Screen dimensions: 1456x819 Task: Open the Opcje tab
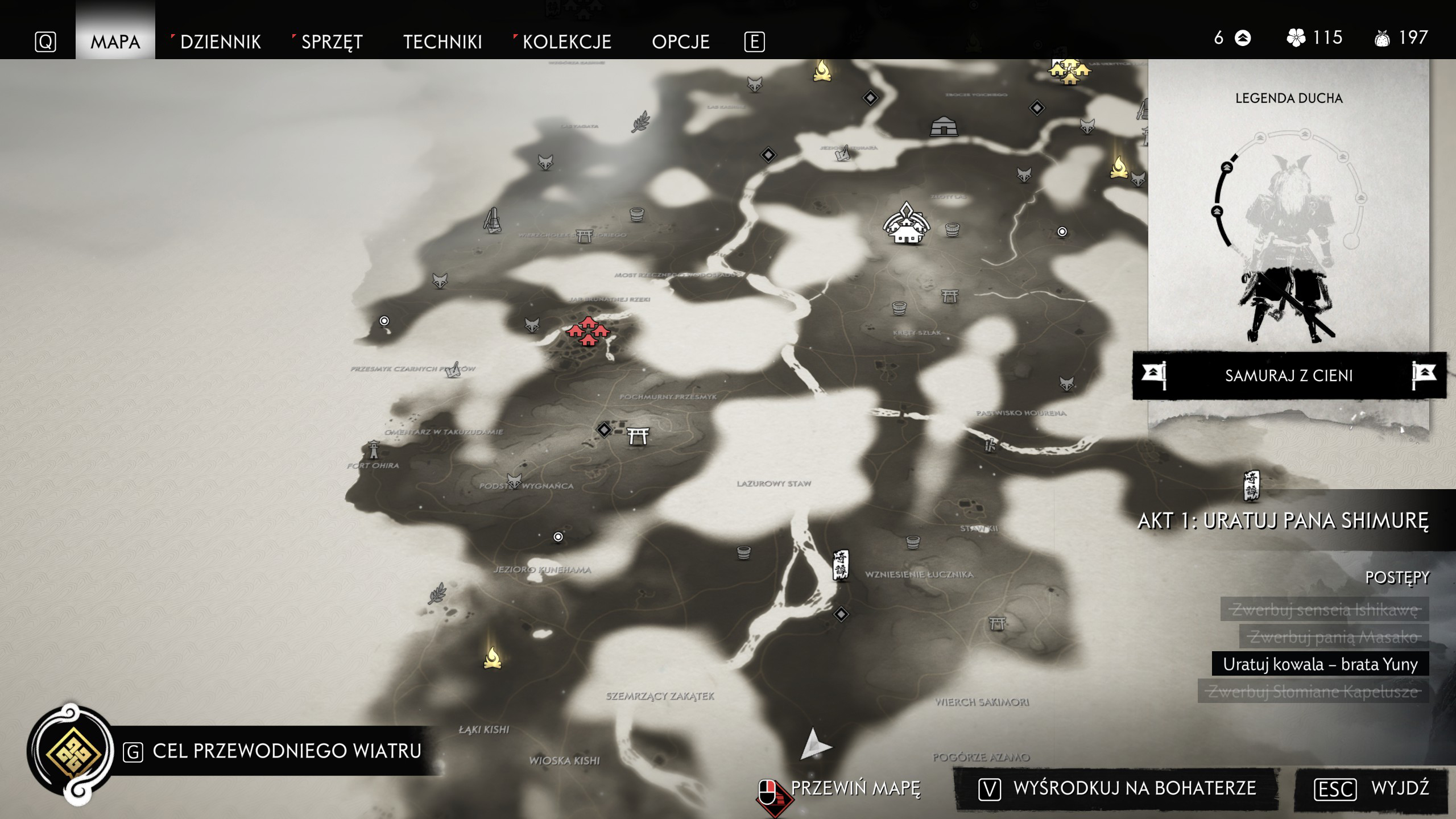pos(680,42)
